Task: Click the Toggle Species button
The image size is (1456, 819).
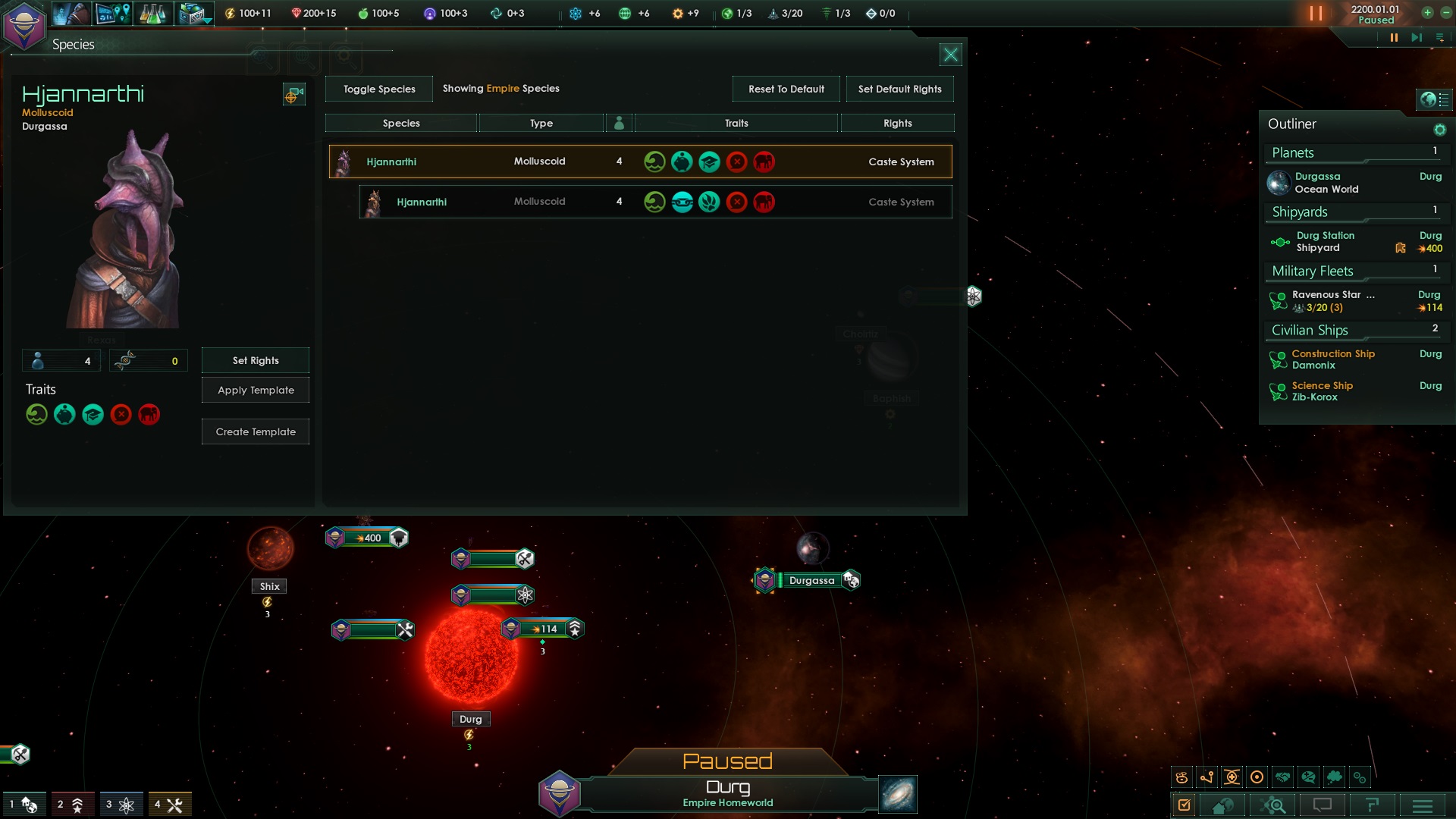Action: point(379,89)
